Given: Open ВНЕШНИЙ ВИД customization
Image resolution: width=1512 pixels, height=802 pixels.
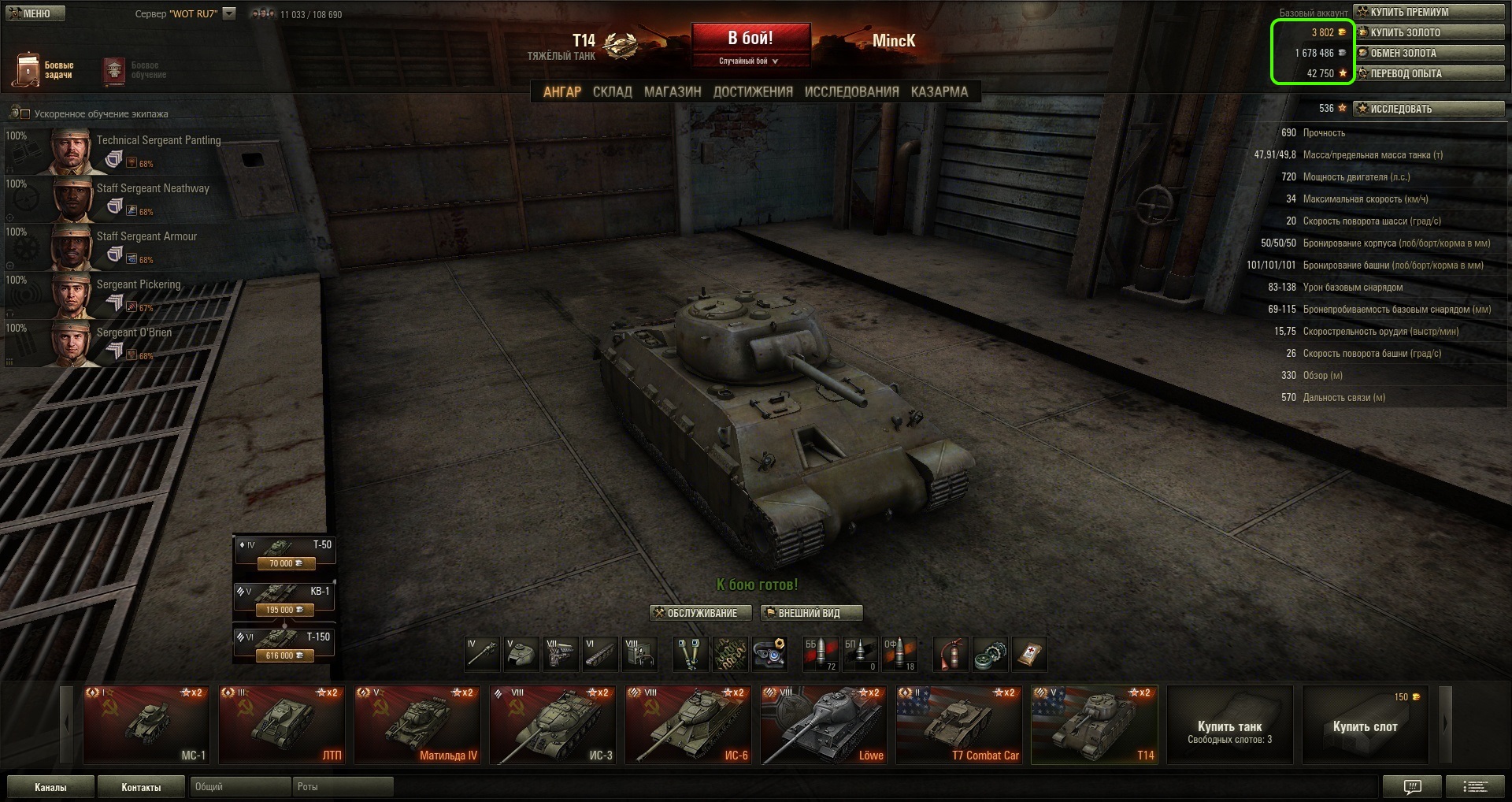Looking at the screenshot, I should (x=811, y=613).
